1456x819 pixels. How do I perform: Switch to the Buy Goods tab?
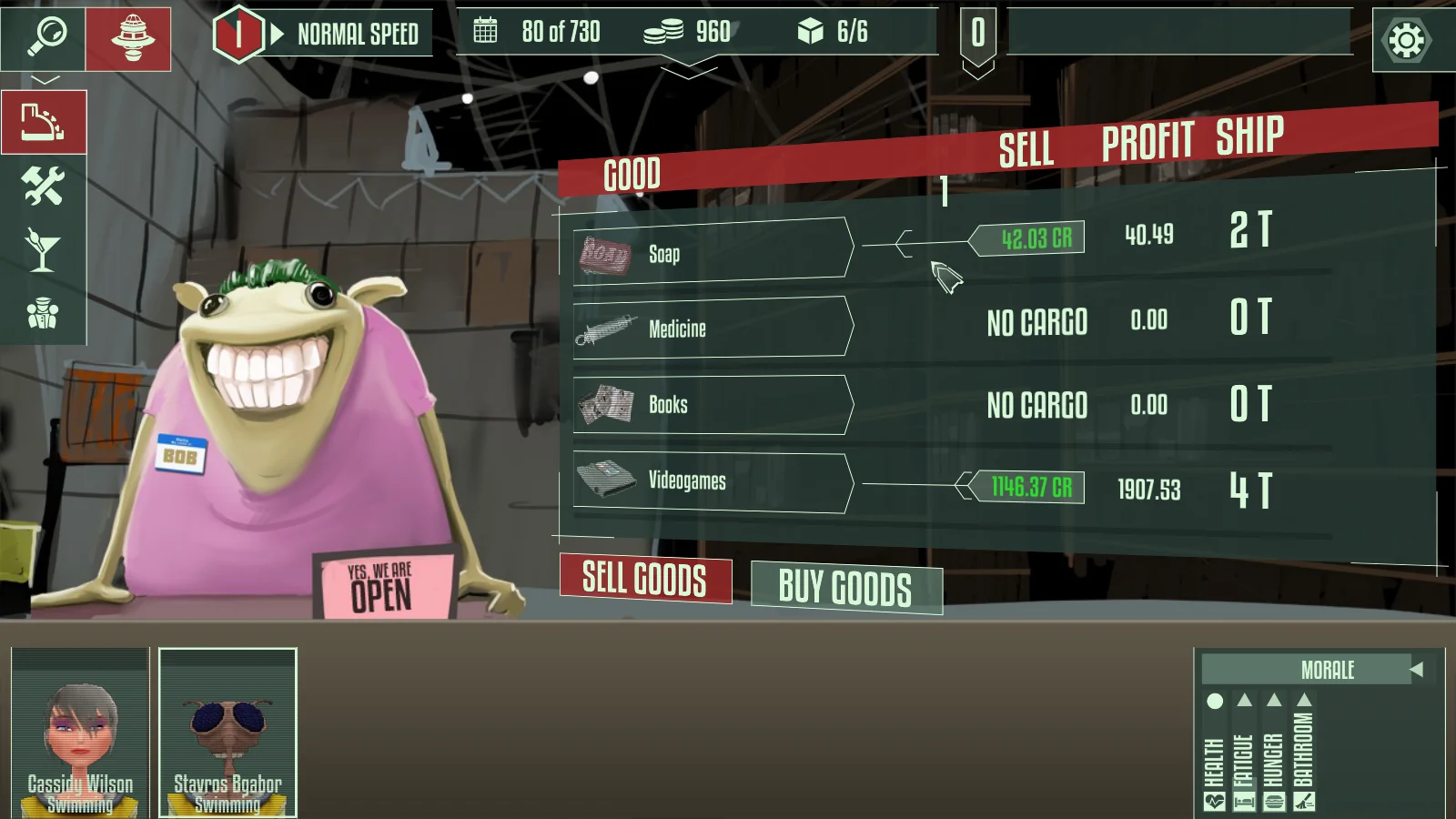(845, 588)
